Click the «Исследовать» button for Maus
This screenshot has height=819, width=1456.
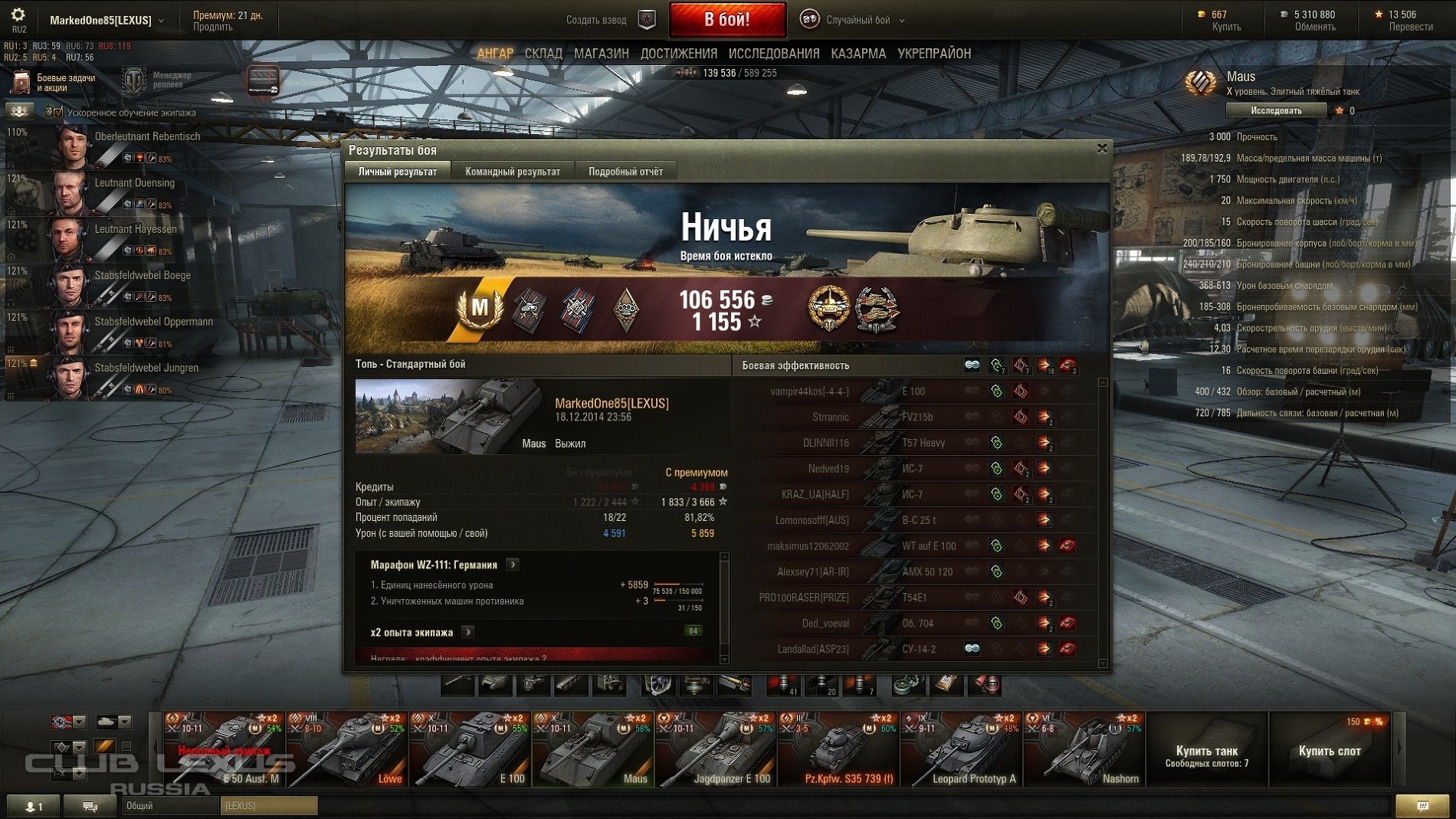(1275, 111)
